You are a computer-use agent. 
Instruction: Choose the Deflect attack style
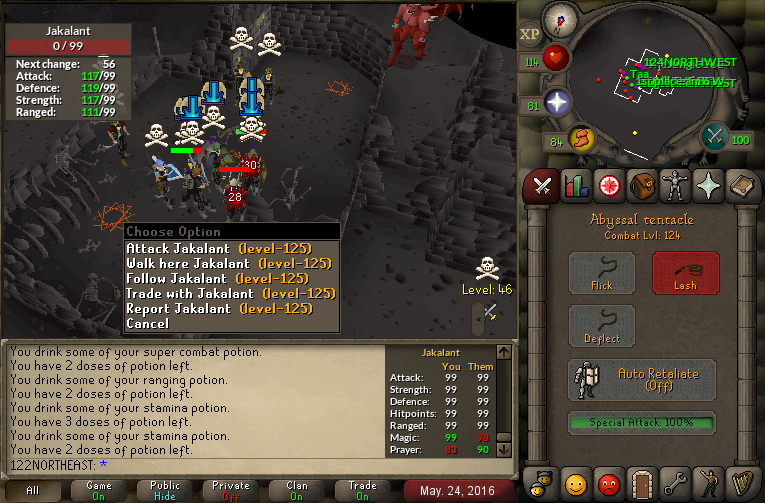click(602, 326)
